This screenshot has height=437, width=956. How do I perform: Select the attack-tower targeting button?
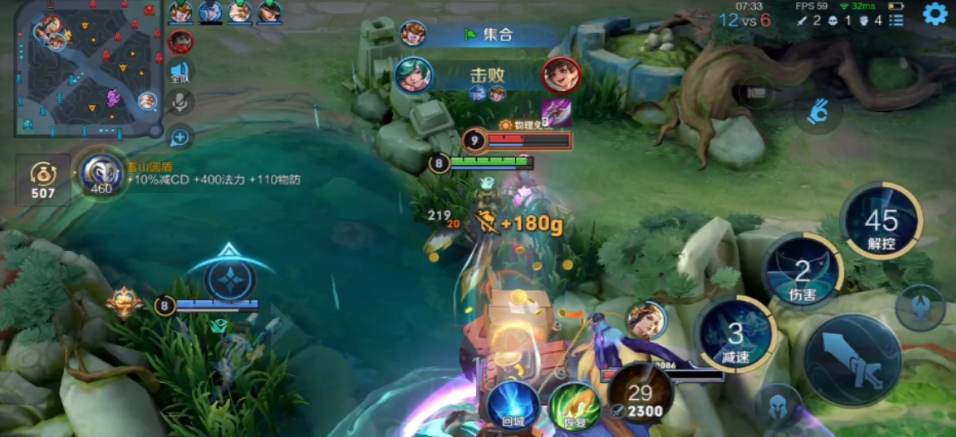920,306
